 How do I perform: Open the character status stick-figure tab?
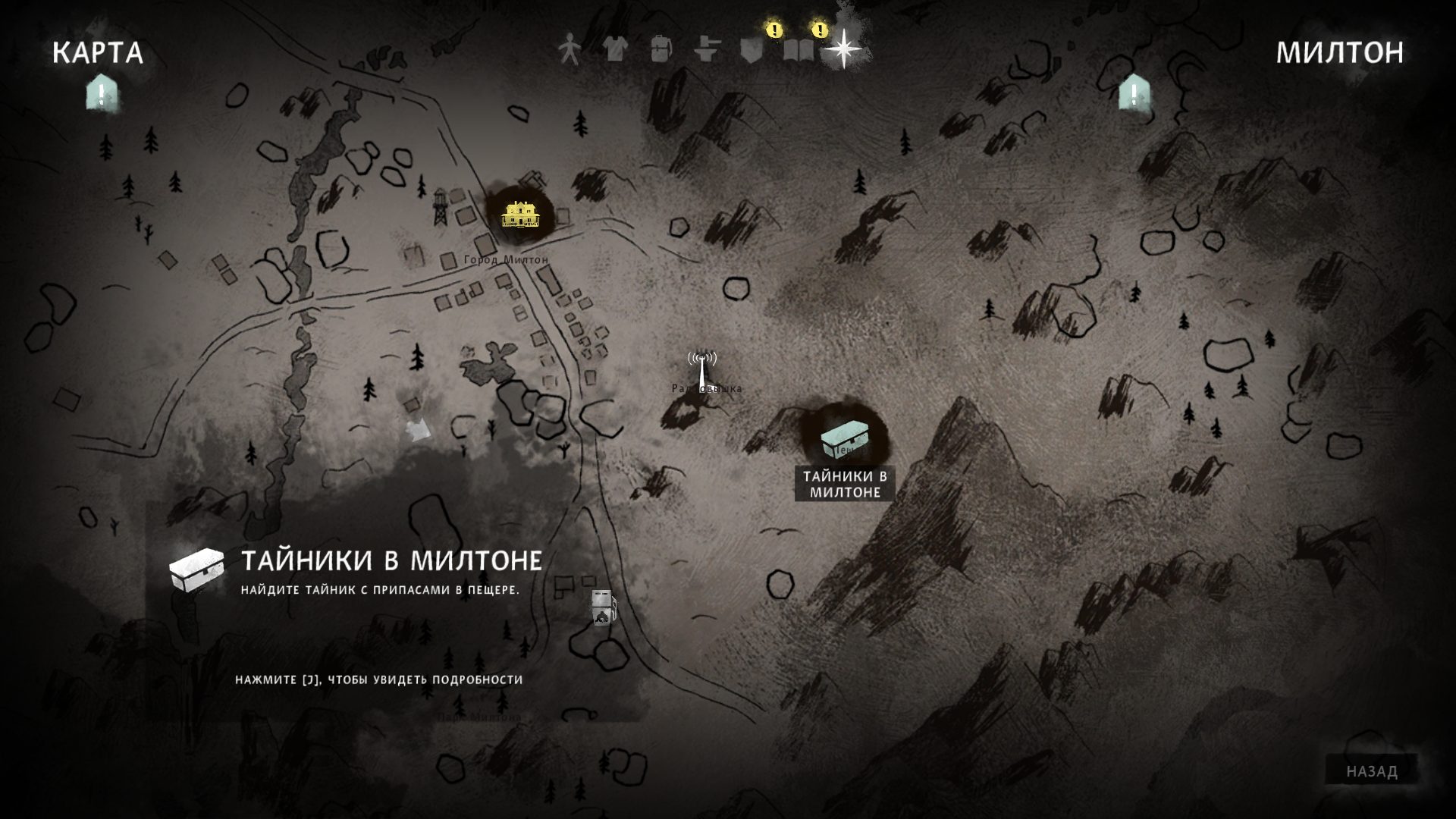[569, 50]
